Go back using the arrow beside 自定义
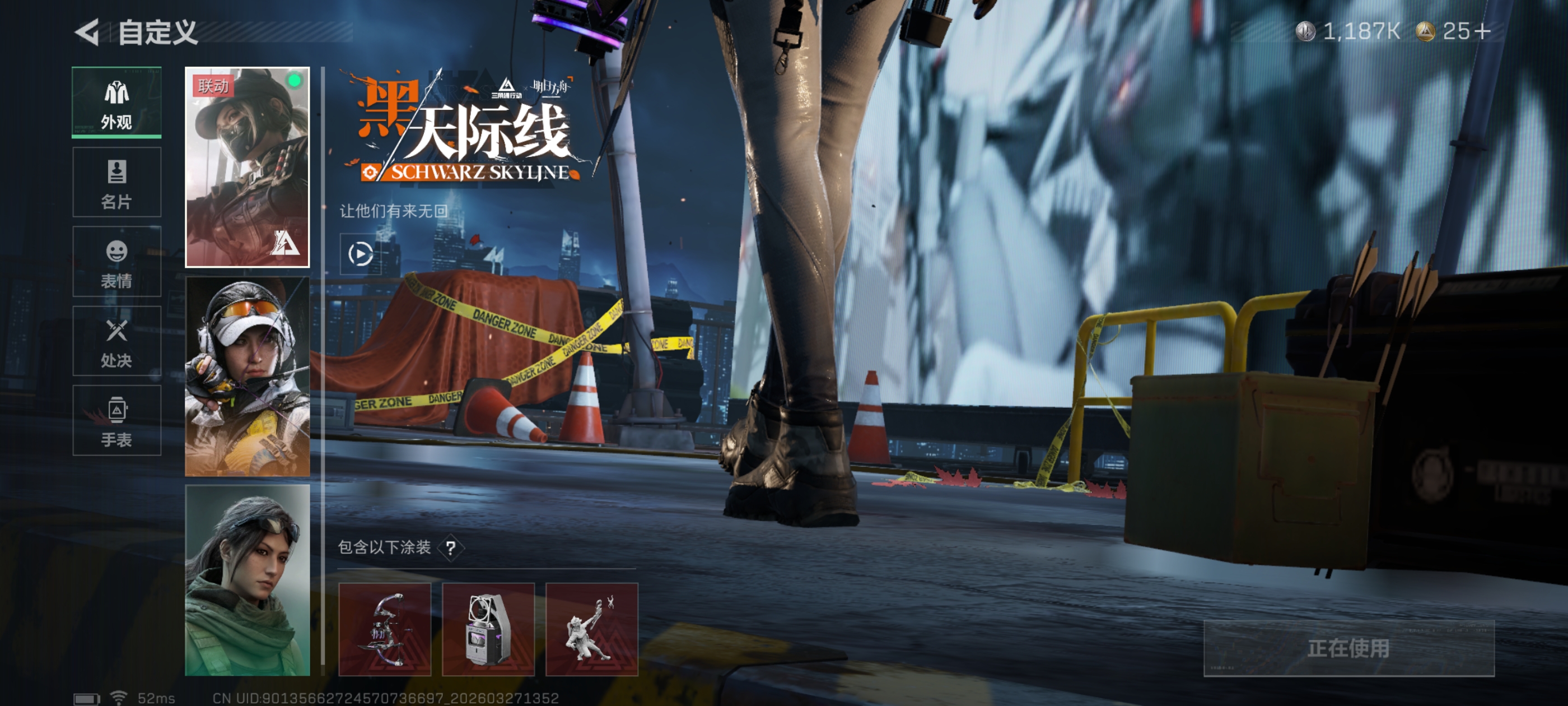The height and width of the screenshot is (706, 1568). [88, 32]
